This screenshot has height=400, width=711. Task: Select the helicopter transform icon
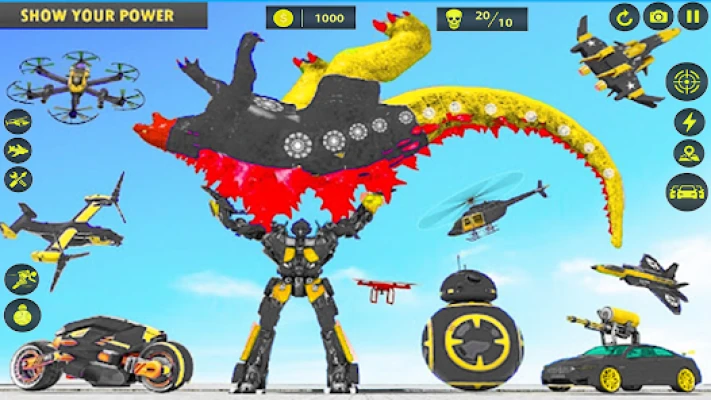pyautogui.click(x=18, y=121)
